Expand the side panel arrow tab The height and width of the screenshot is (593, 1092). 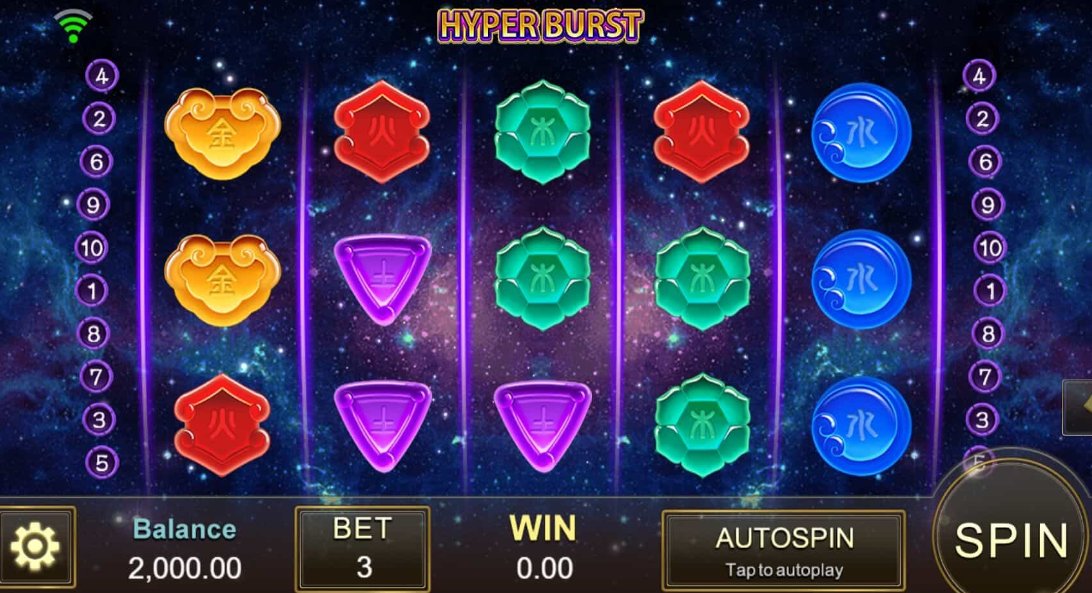tap(1080, 406)
